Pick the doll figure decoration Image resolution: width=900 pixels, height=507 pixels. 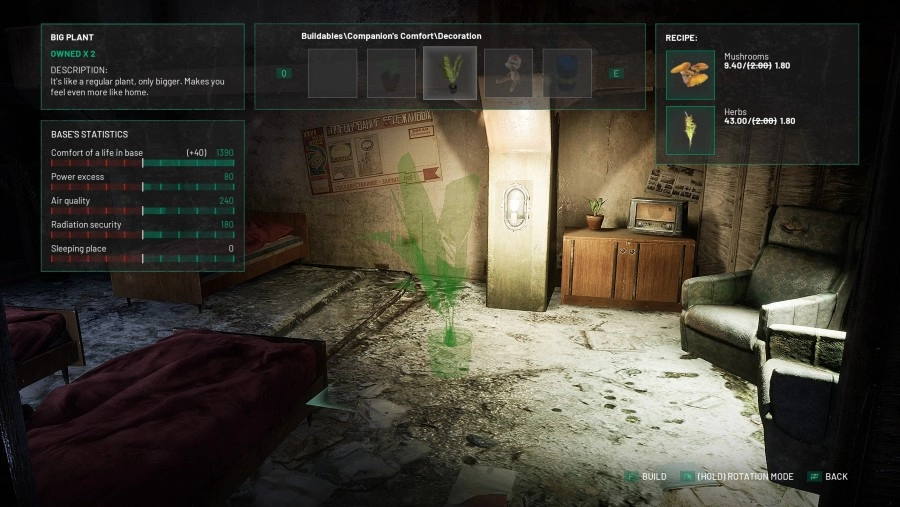click(508, 73)
